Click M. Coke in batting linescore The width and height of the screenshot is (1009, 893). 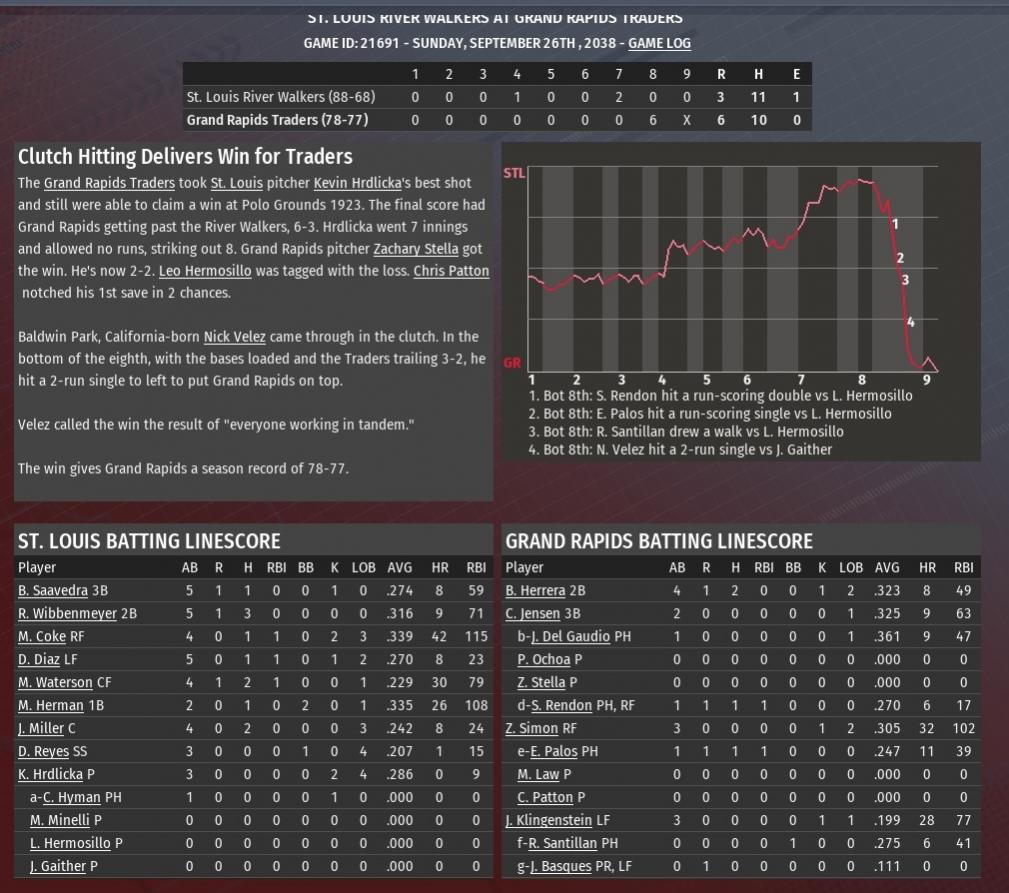[x=41, y=636]
